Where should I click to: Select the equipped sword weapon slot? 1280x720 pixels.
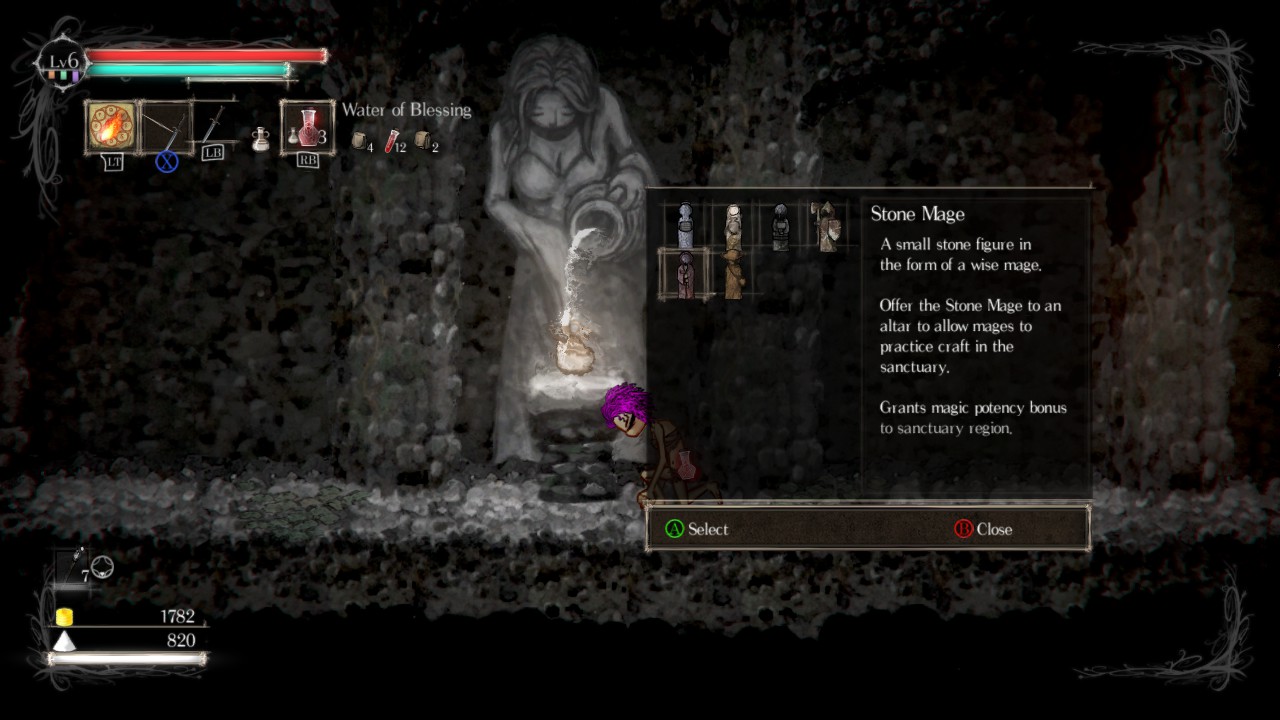point(165,129)
